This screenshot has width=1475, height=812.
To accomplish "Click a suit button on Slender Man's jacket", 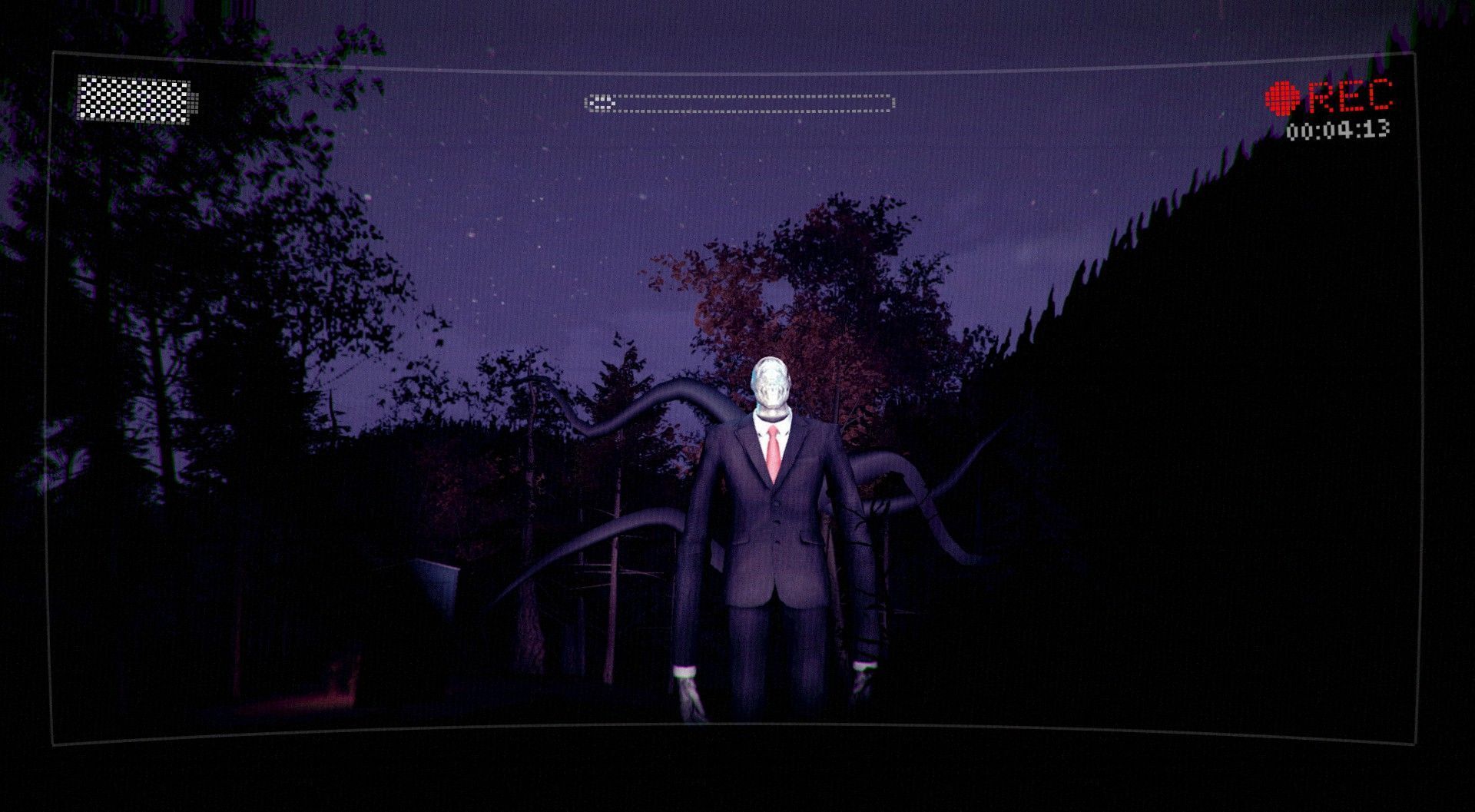I will (x=778, y=522).
